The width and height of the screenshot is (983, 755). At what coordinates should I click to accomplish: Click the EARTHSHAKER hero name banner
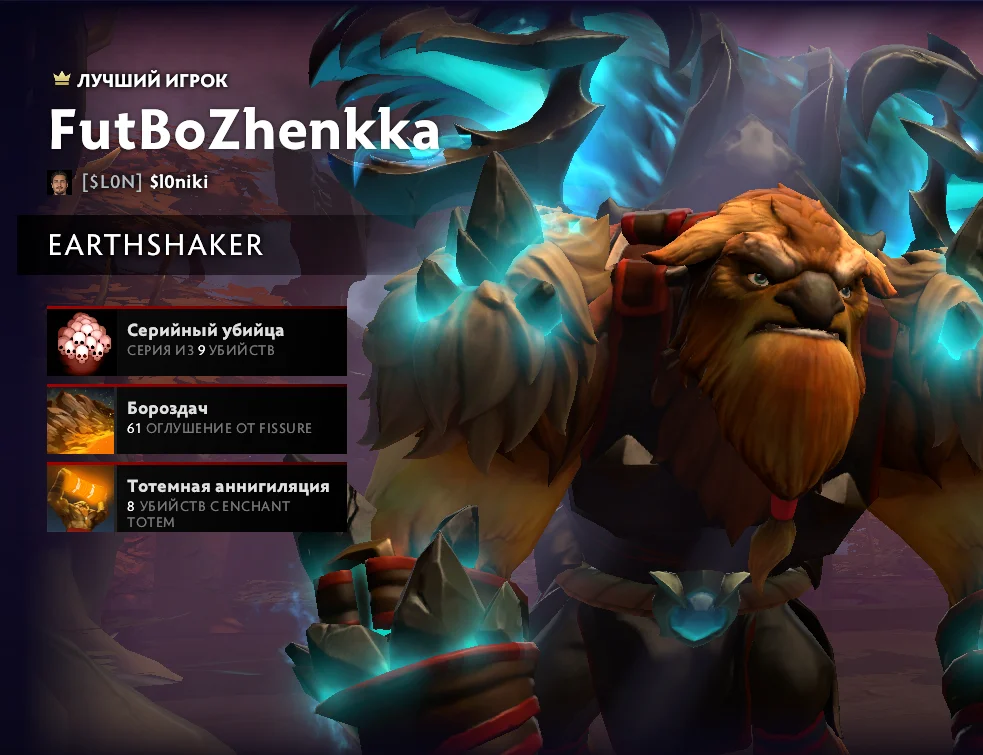[156, 245]
